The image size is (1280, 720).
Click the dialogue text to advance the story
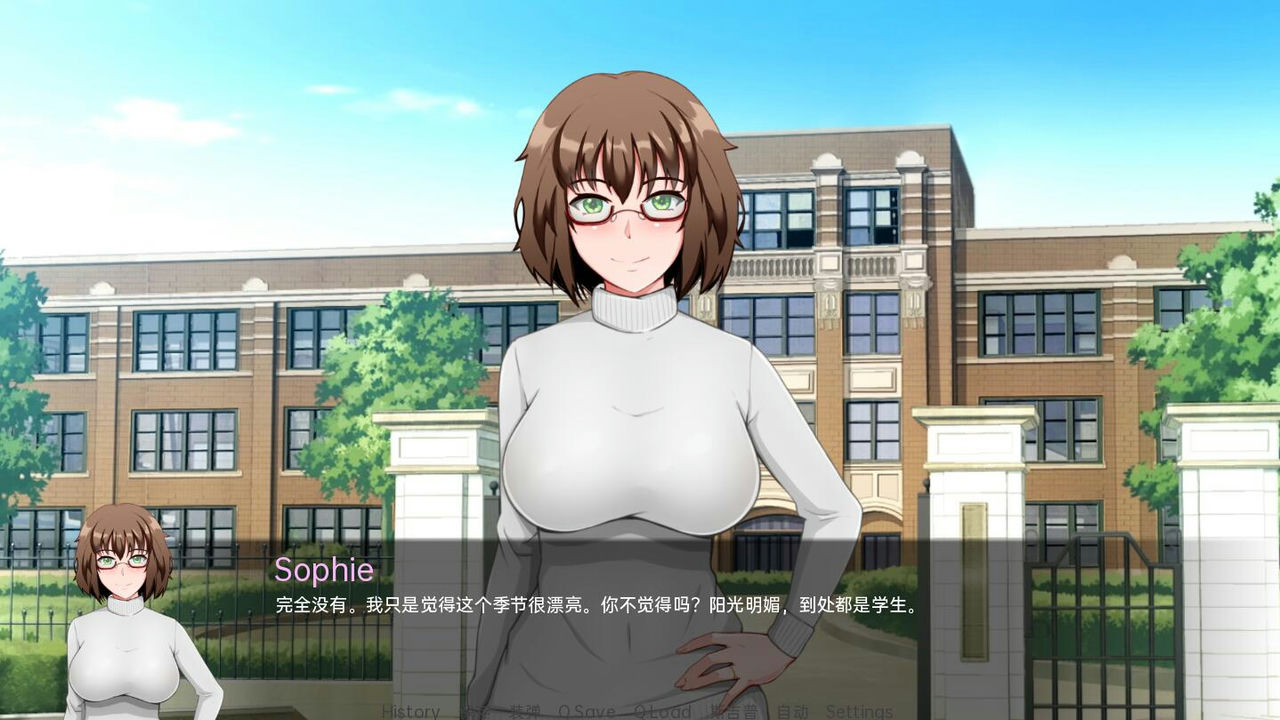598,604
